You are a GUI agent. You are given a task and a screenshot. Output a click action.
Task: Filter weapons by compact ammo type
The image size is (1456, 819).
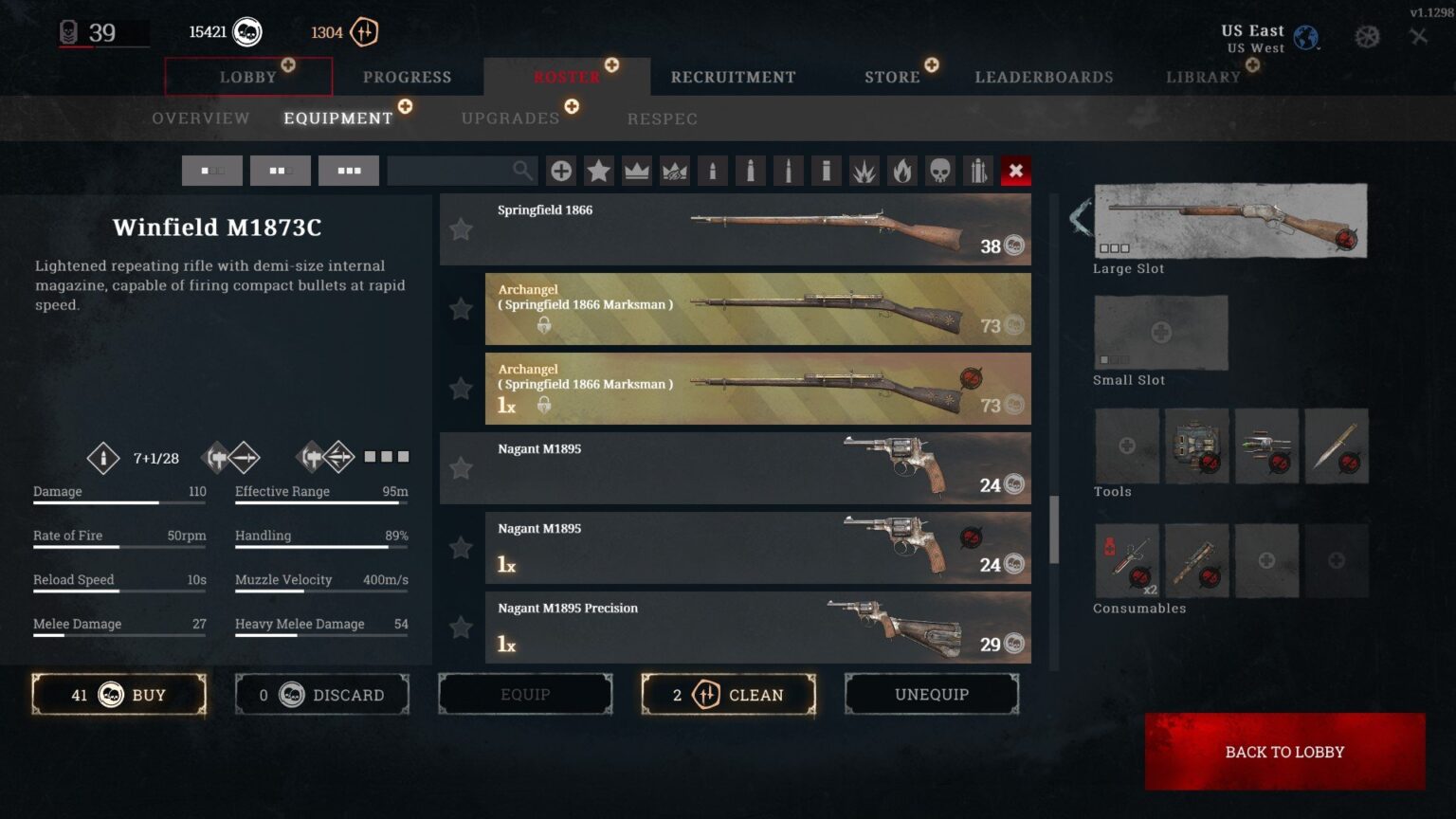[712, 171]
